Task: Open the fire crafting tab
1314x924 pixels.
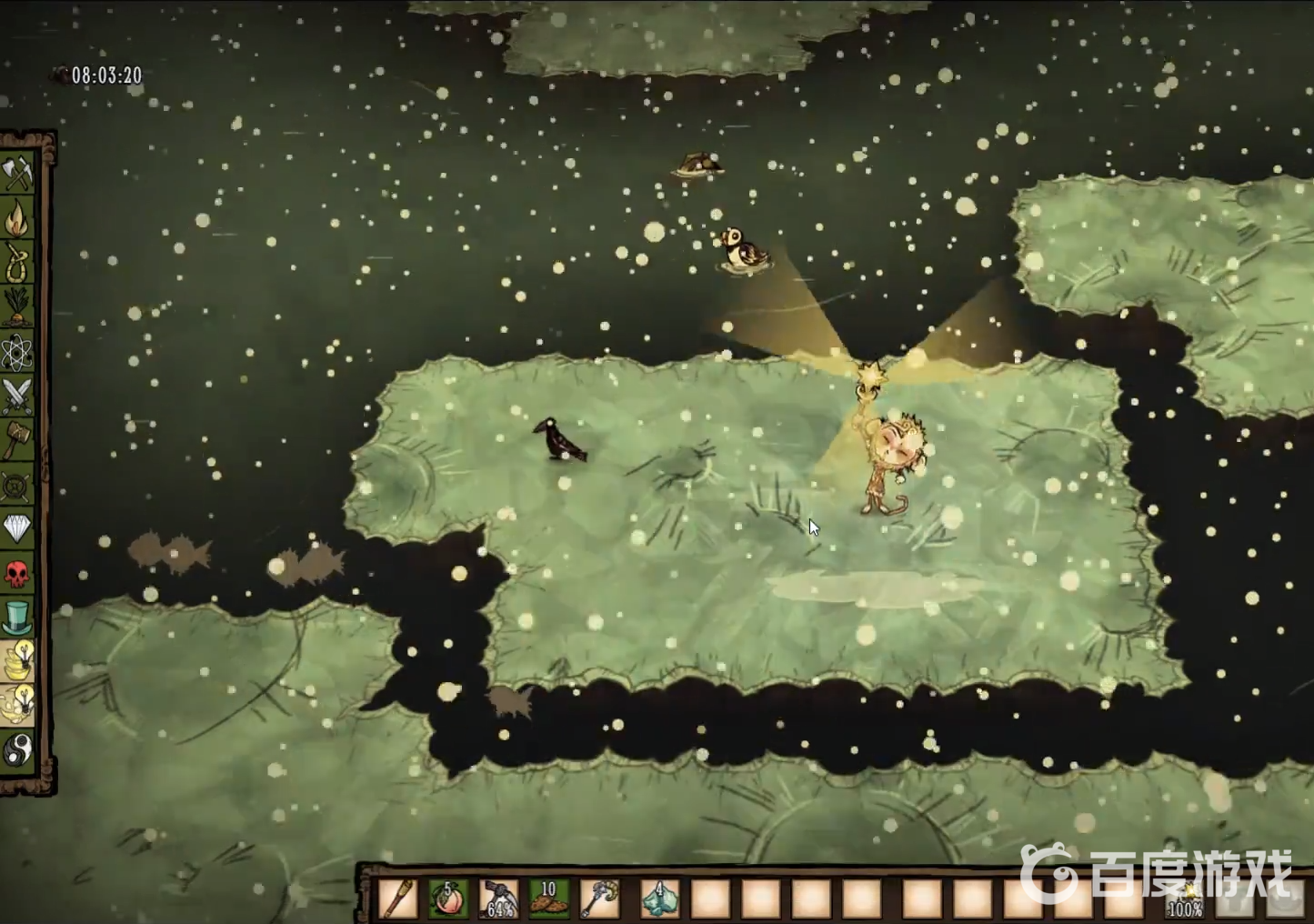Action: pyautogui.click(x=17, y=218)
